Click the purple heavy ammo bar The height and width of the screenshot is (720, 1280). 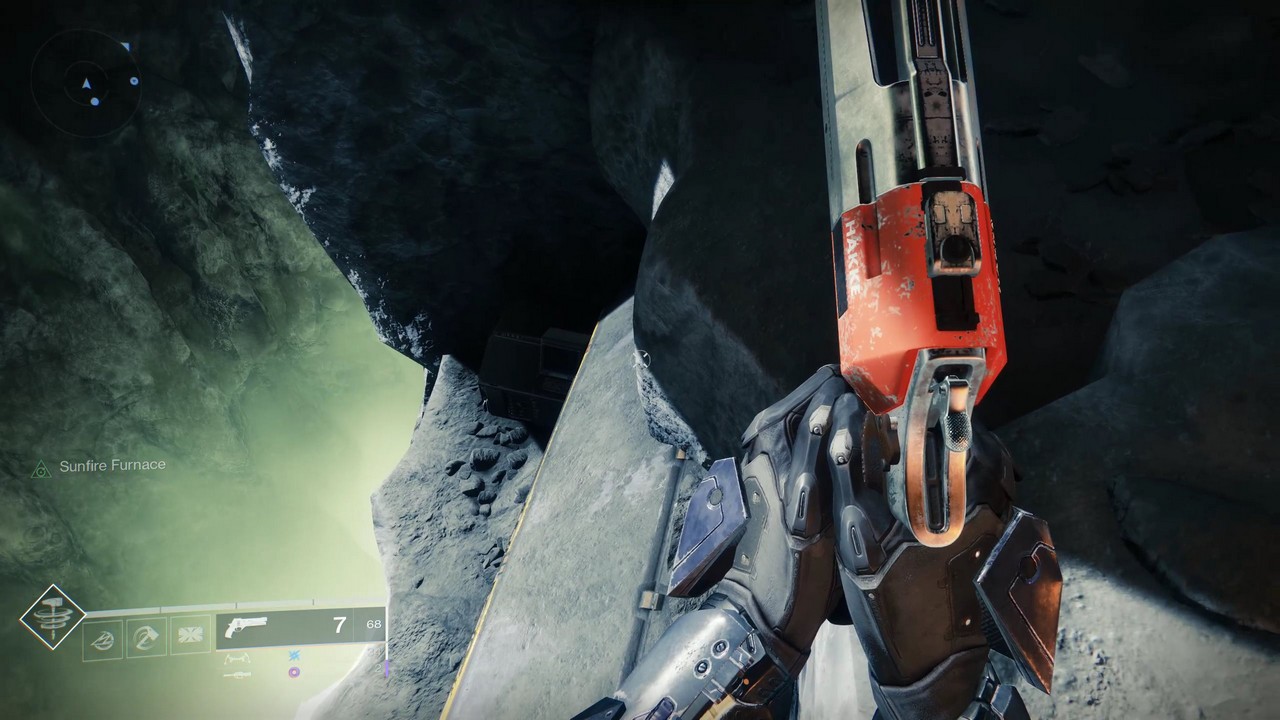coord(386,668)
